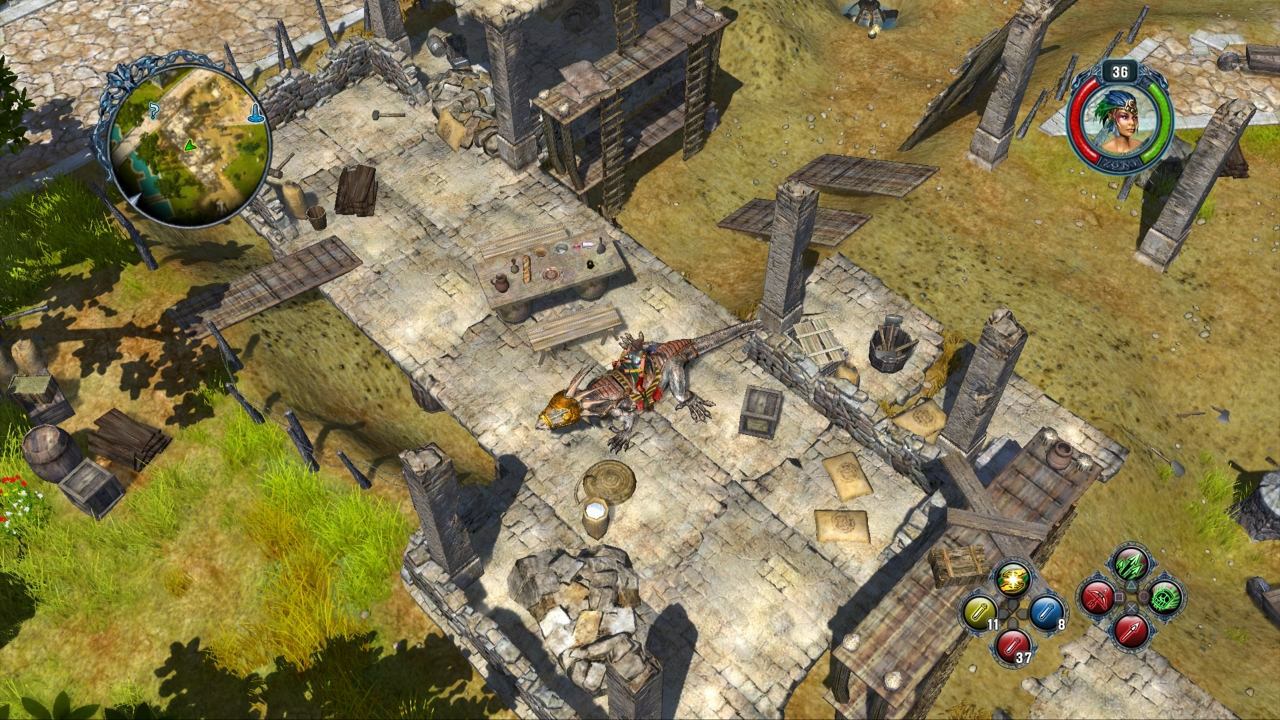Click the level 36 badge above the portrait
The height and width of the screenshot is (720, 1280).
click(x=1122, y=72)
